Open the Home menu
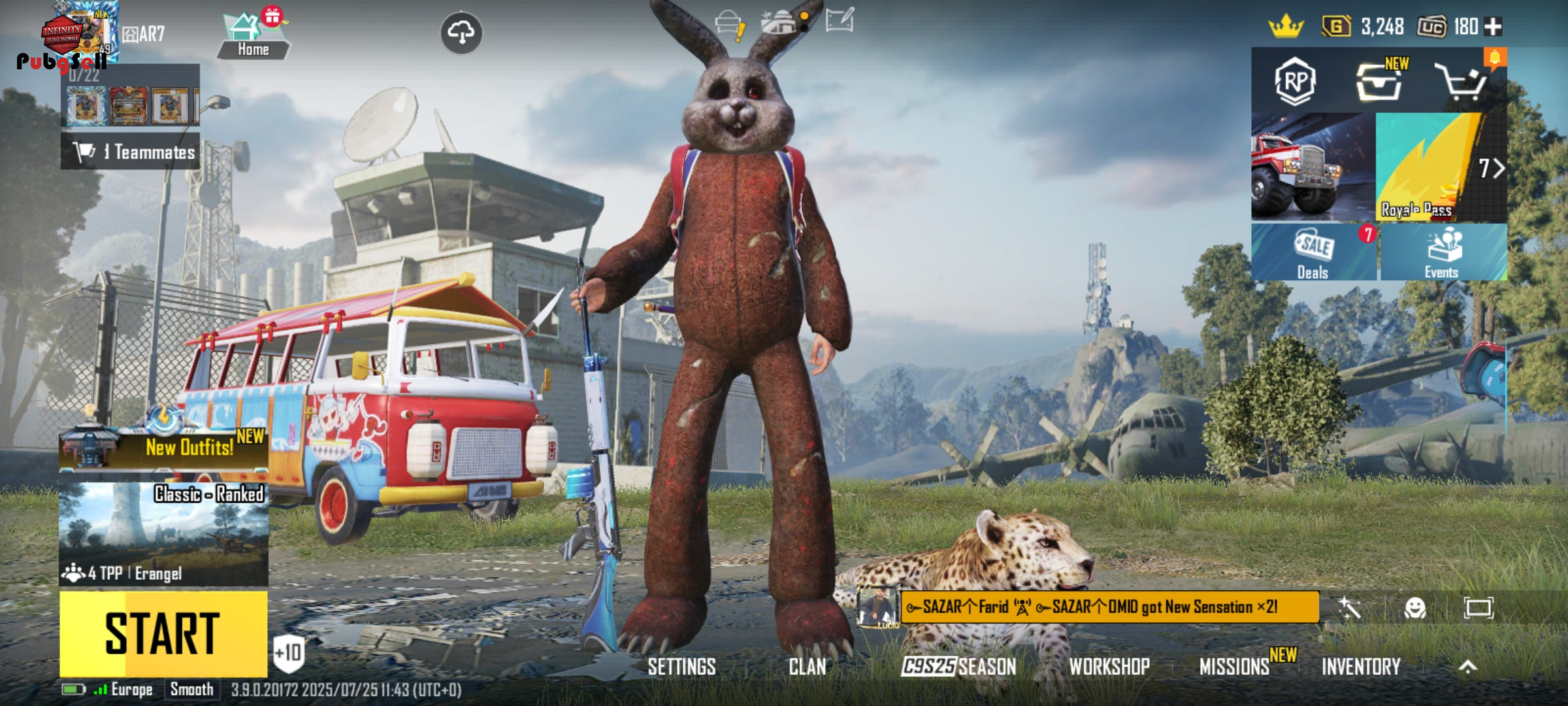1568x706 pixels. 253,37
